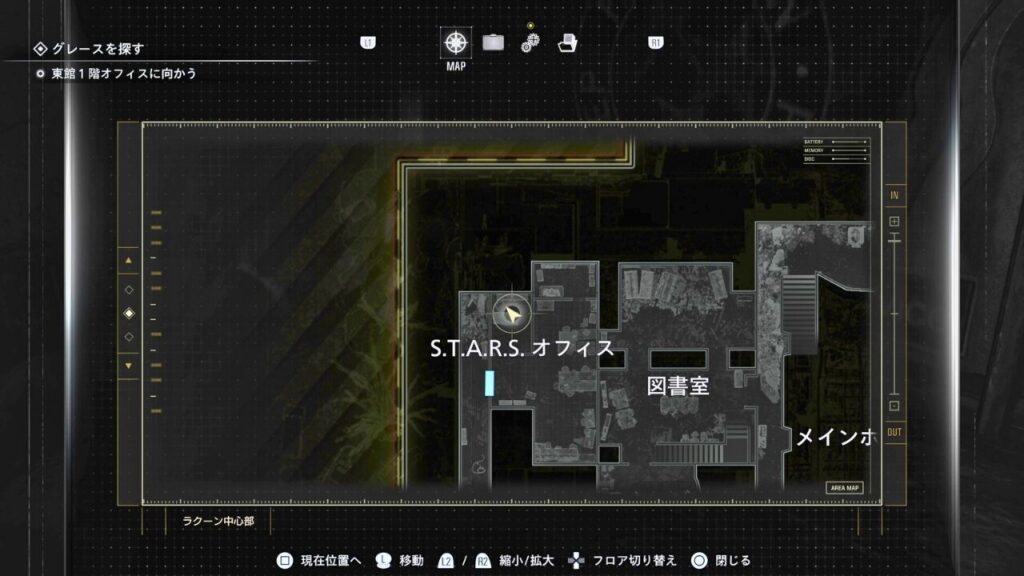The image size is (1024, 576).
Task: Click the minus icon on zoom slider
Action: (894, 406)
